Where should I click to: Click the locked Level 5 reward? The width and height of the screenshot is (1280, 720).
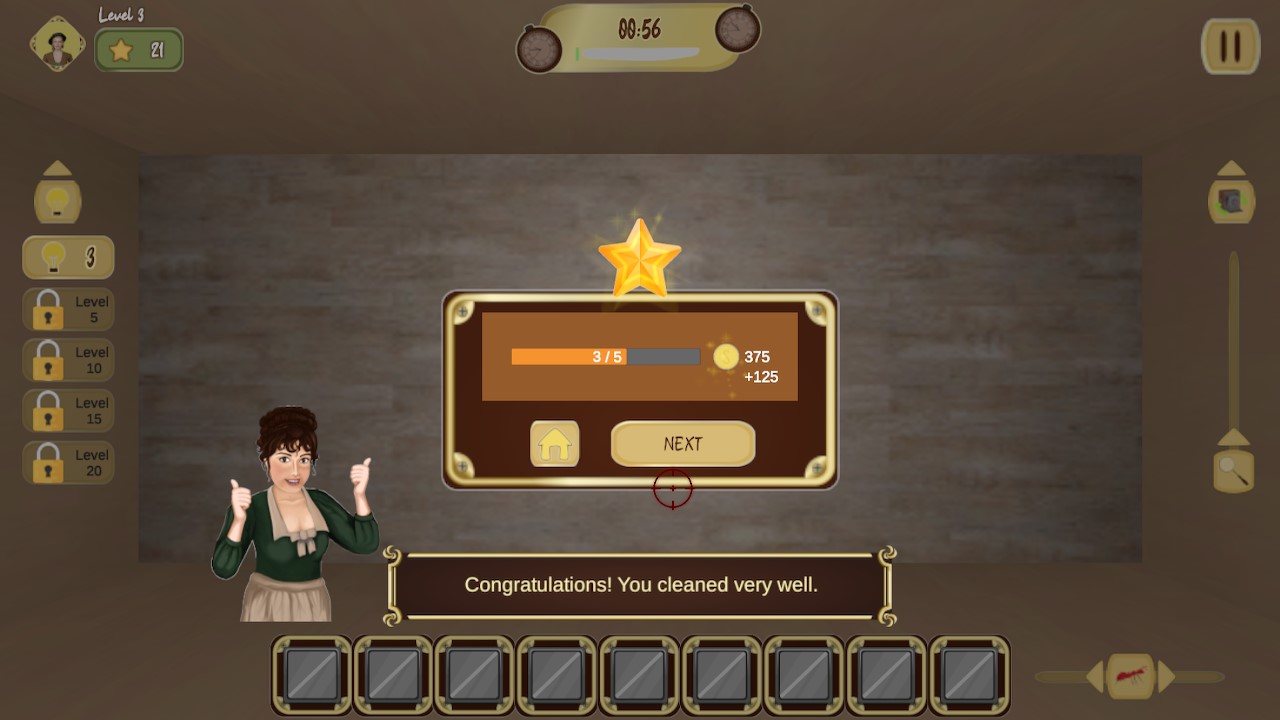pos(67,309)
